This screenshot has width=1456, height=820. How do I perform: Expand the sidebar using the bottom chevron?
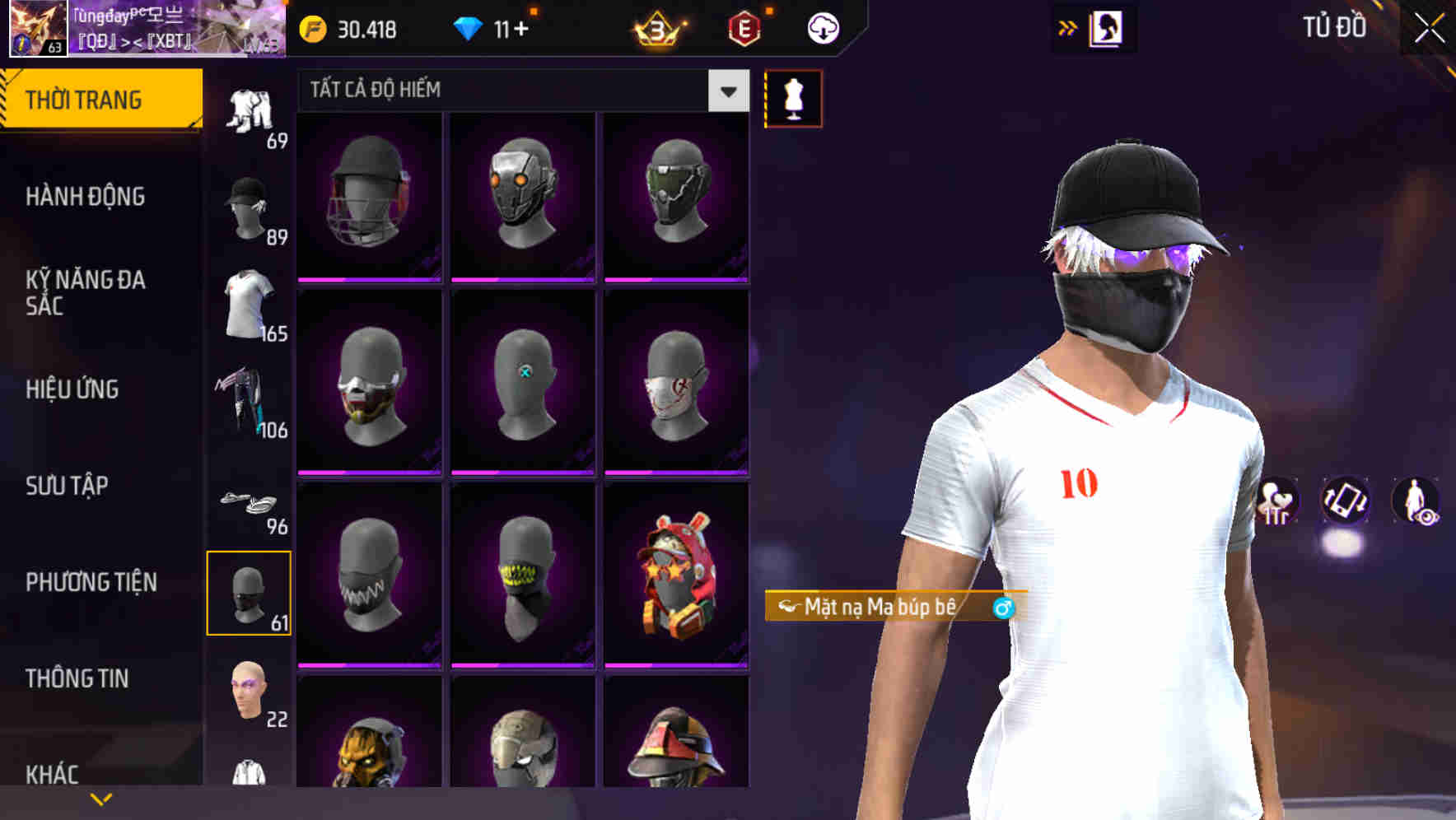click(100, 798)
